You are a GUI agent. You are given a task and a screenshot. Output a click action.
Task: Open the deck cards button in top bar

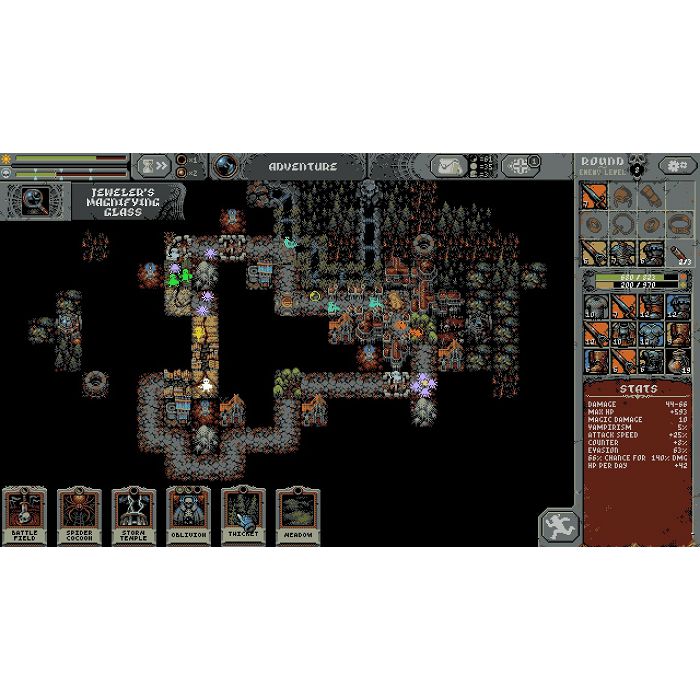[x=519, y=165]
